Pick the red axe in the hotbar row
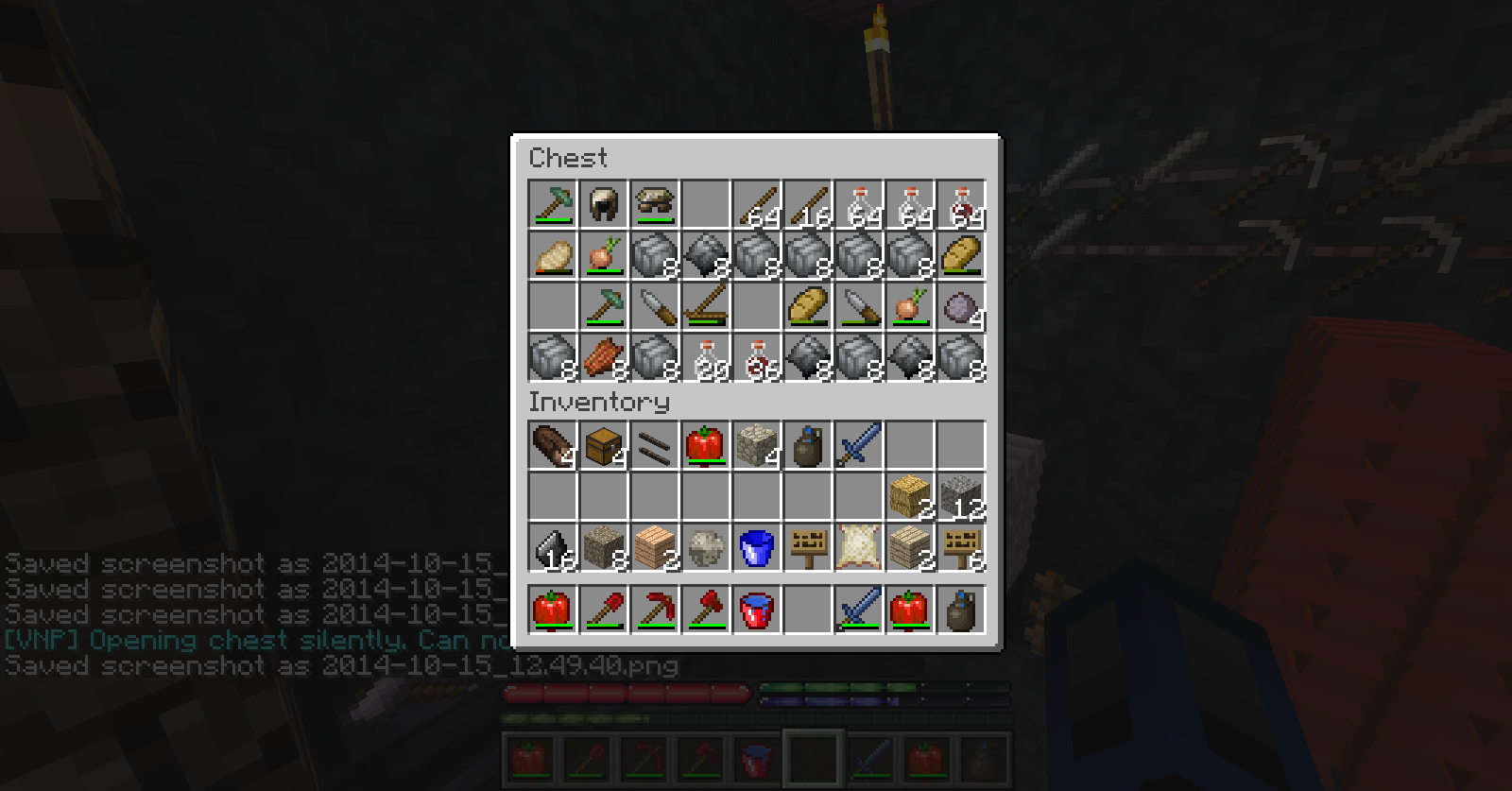 [x=705, y=609]
